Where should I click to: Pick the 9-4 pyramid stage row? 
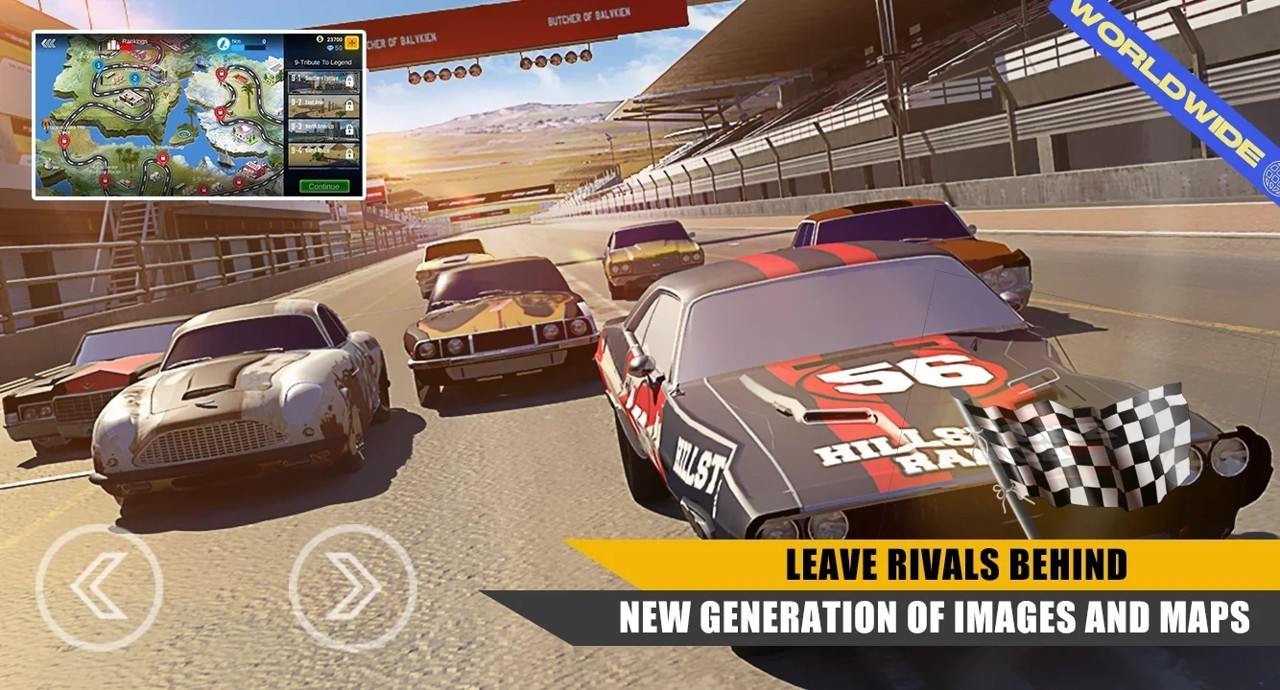(324, 153)
